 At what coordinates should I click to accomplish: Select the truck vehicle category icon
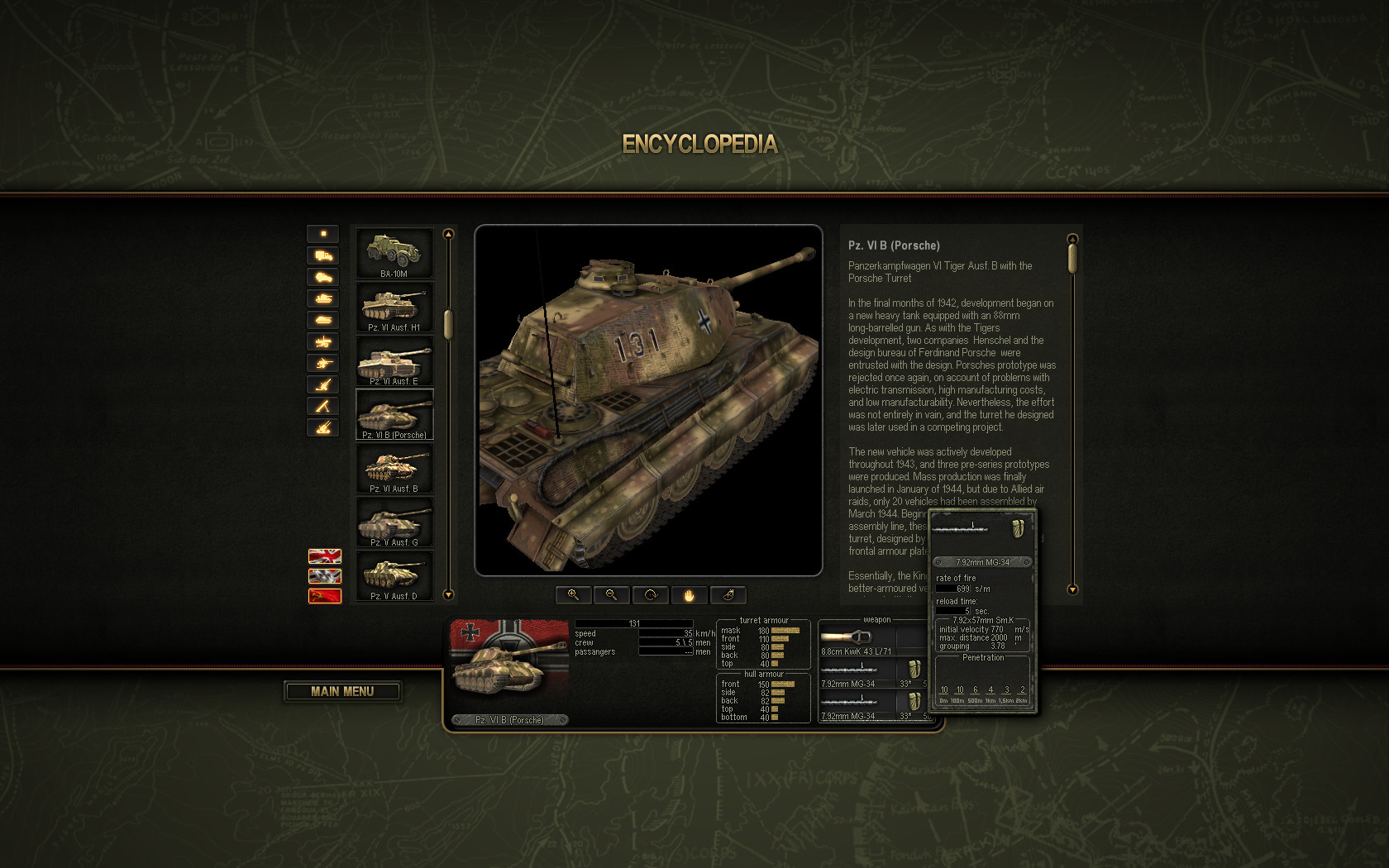(x=323, y=255)
